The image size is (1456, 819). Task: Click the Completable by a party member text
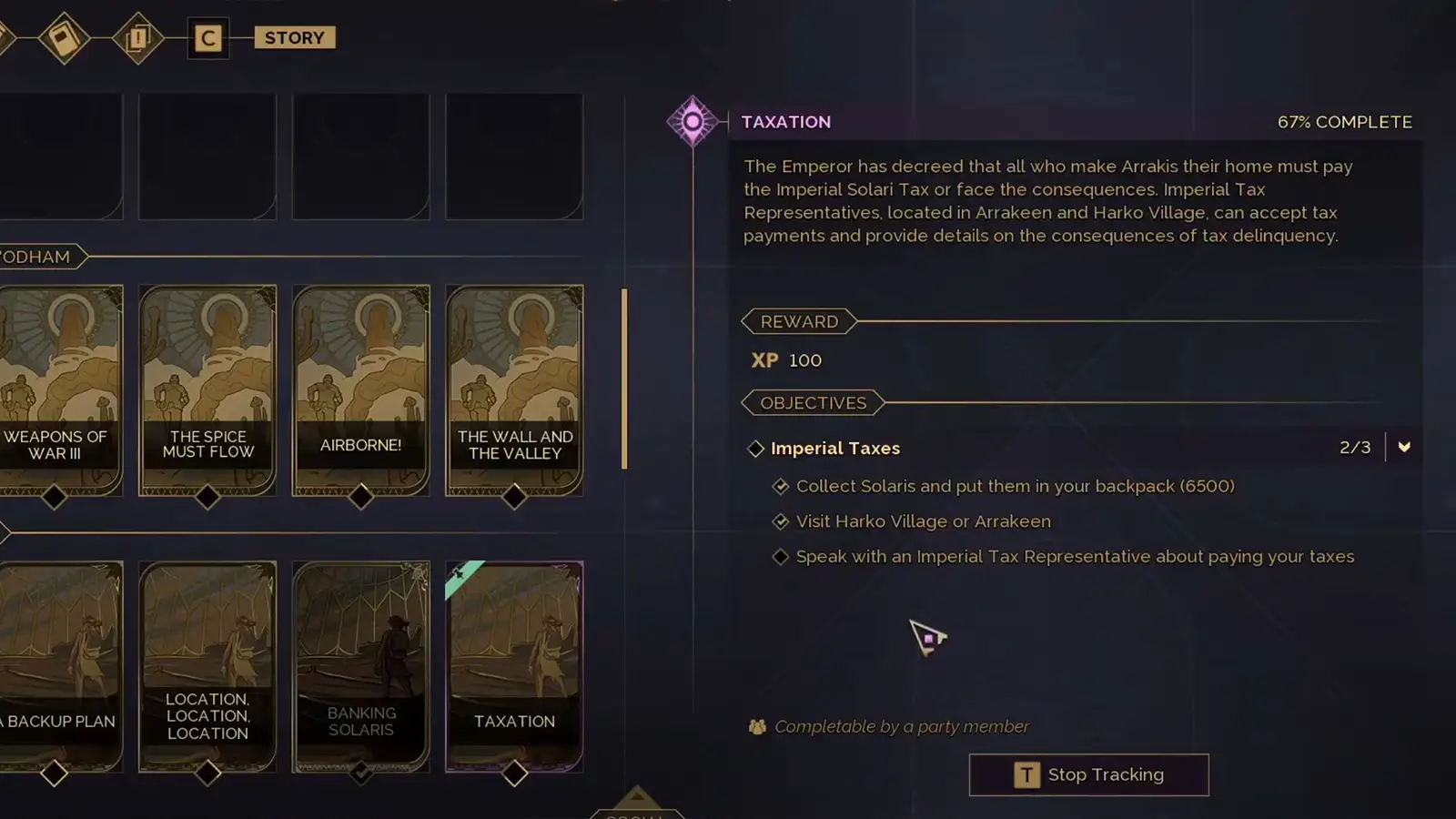coord(900,726)
